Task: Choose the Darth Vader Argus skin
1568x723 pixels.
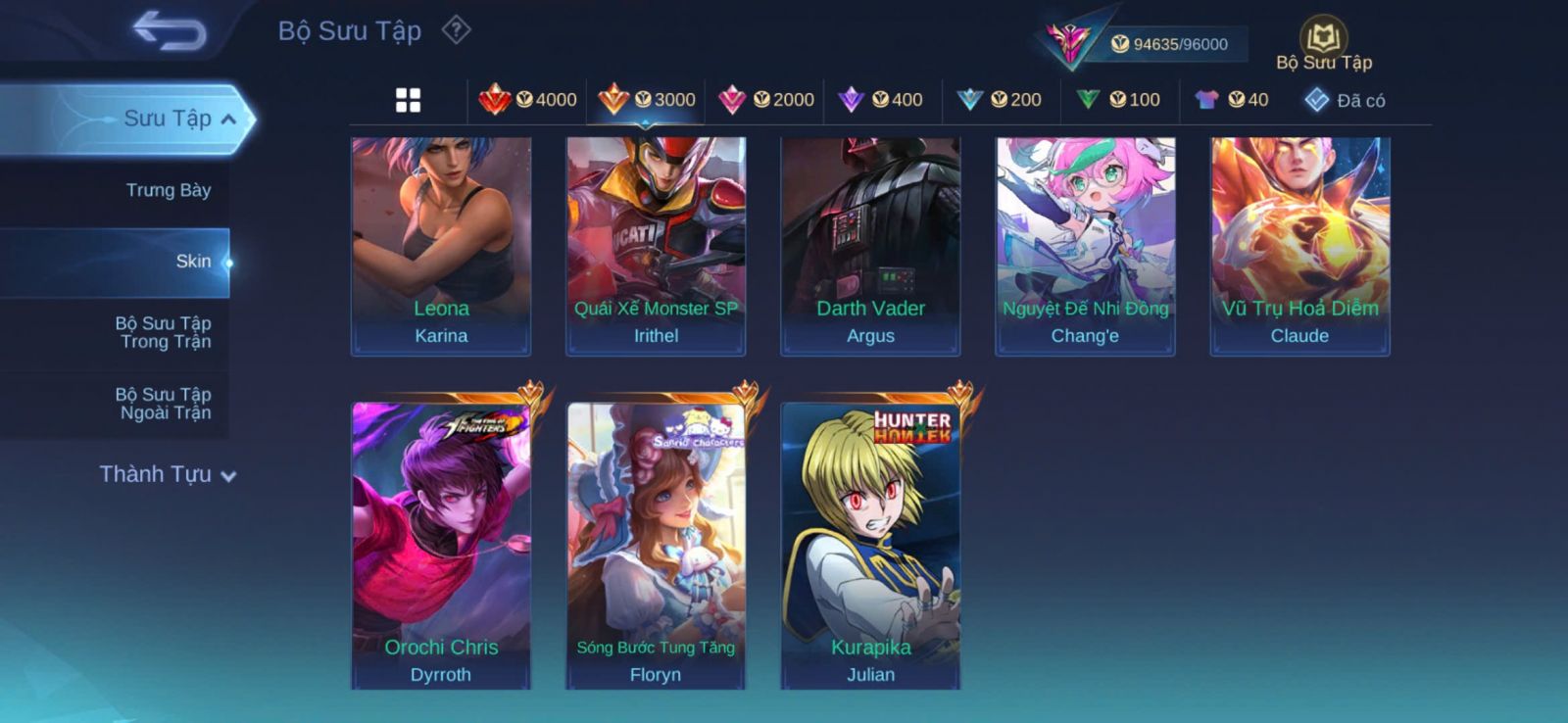Action: [870, 245]
